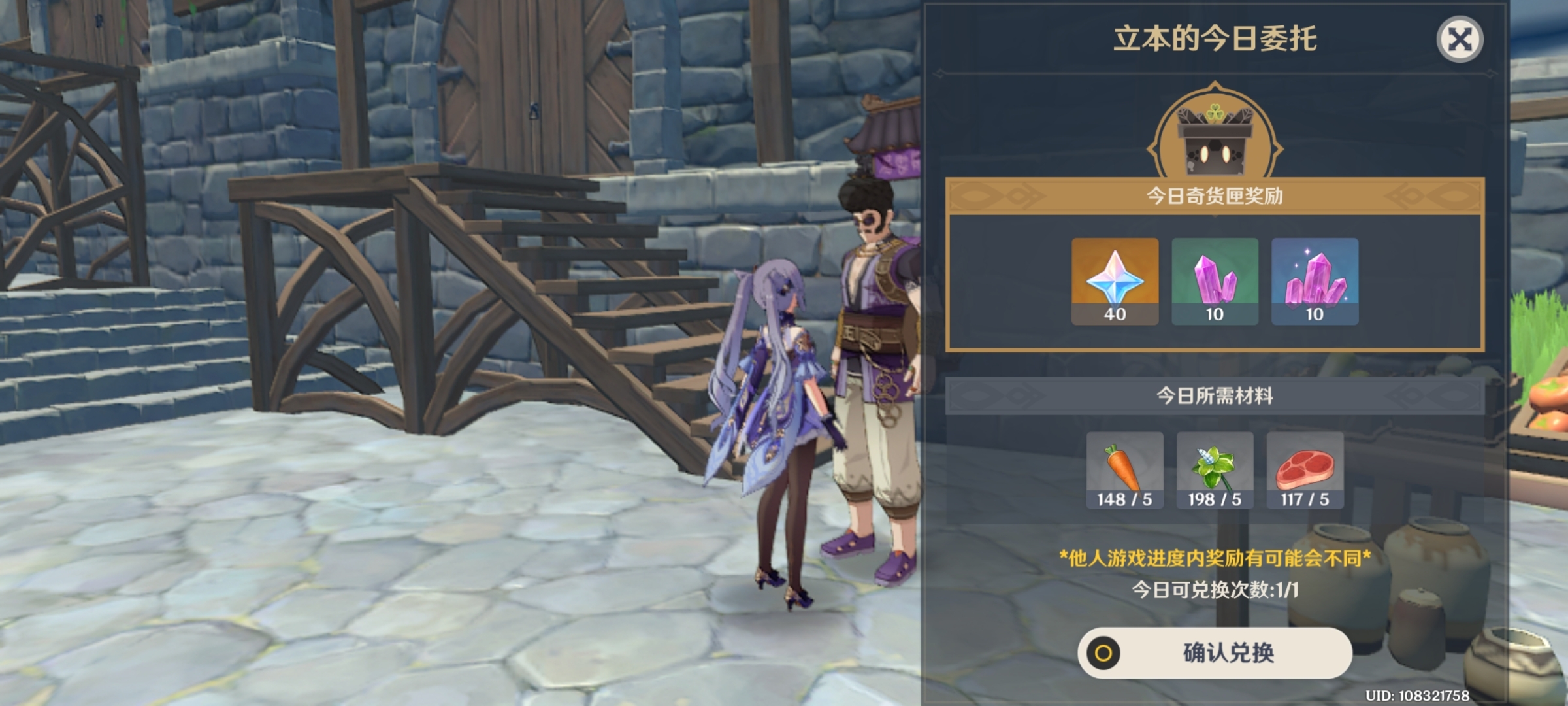Choose the green mint leaf material

(x=1215, y=470)
